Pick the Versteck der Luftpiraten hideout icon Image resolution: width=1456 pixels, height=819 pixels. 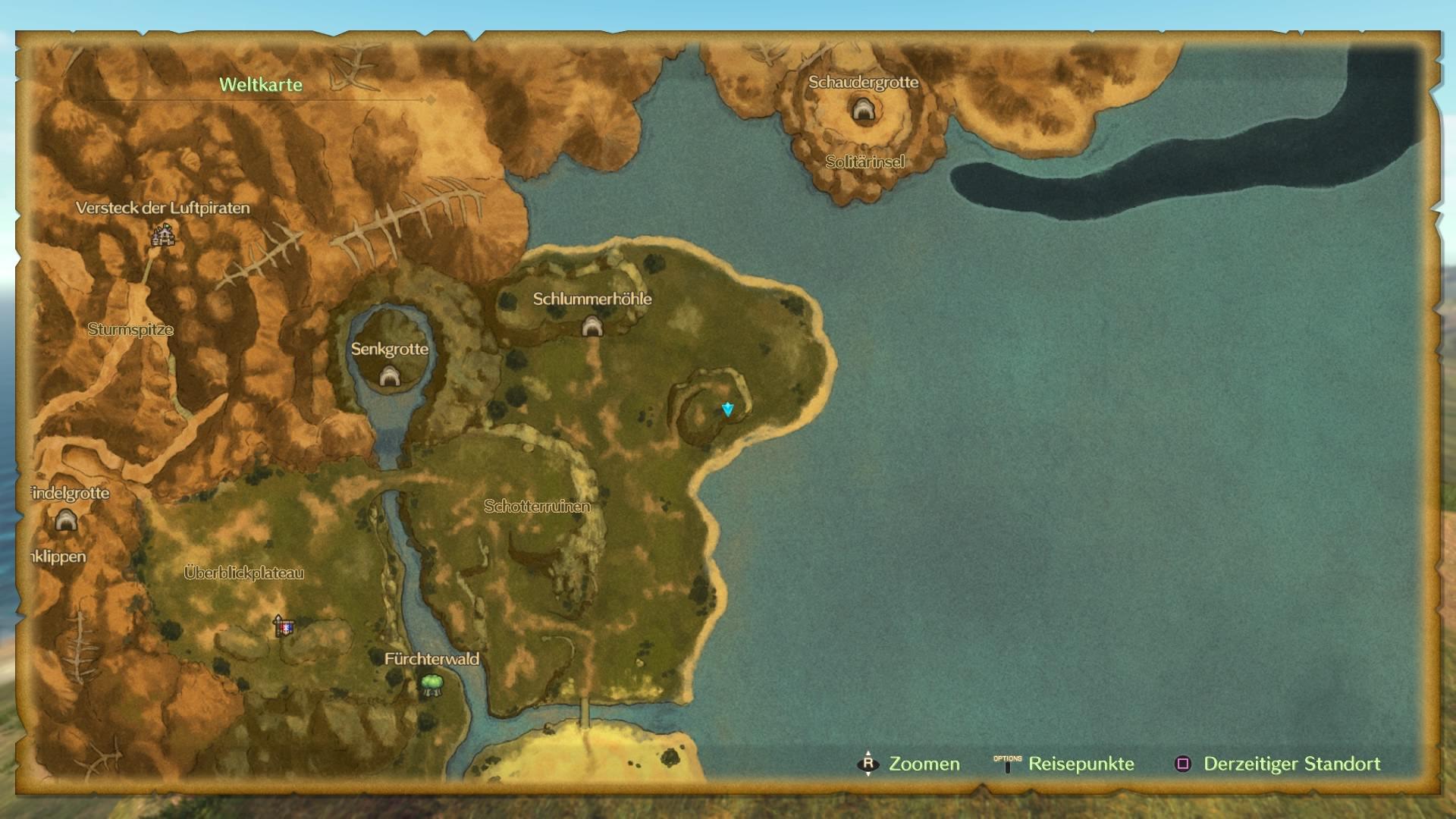tap(162, 236)
